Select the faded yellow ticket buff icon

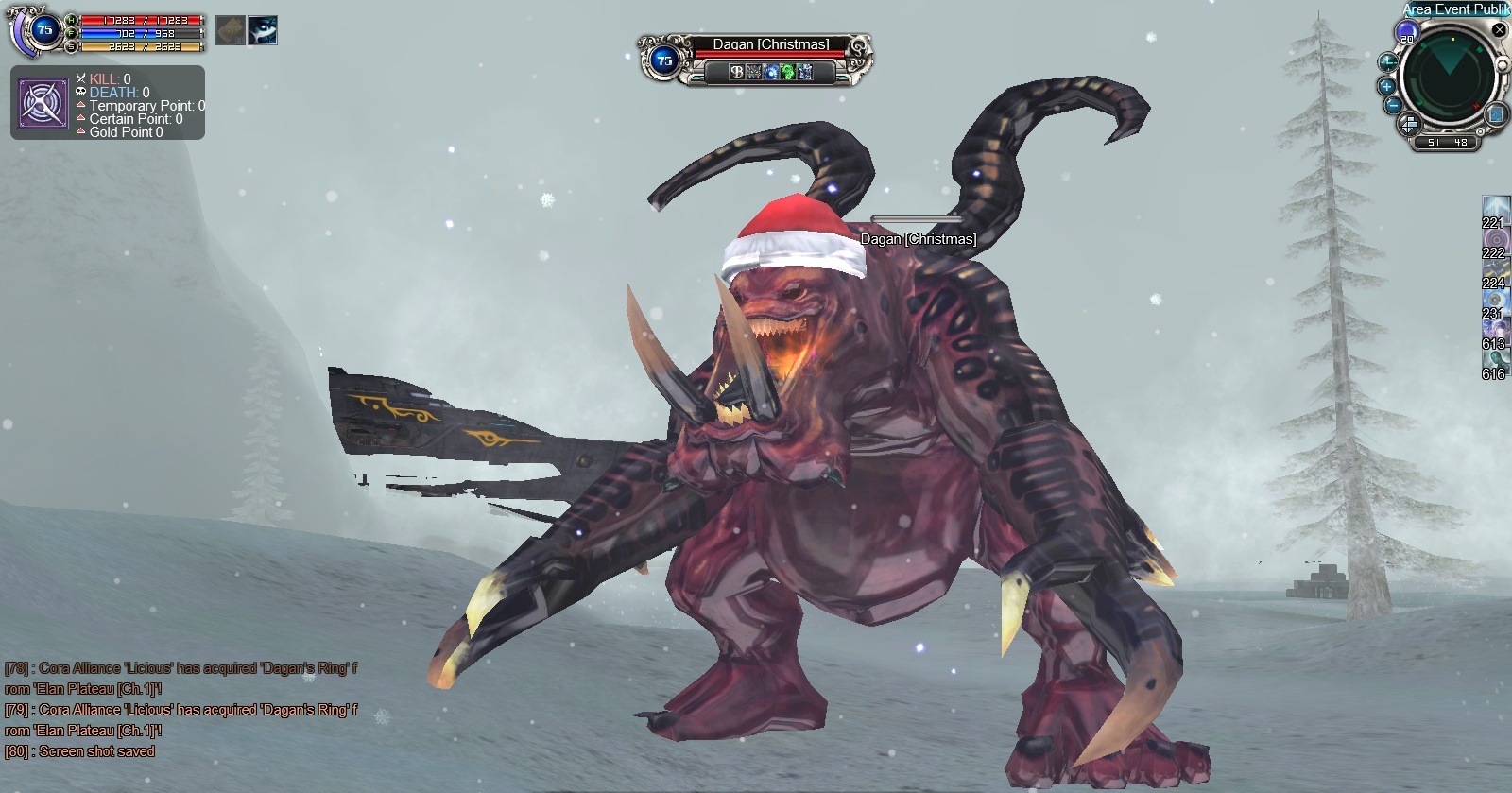[231, 30]
